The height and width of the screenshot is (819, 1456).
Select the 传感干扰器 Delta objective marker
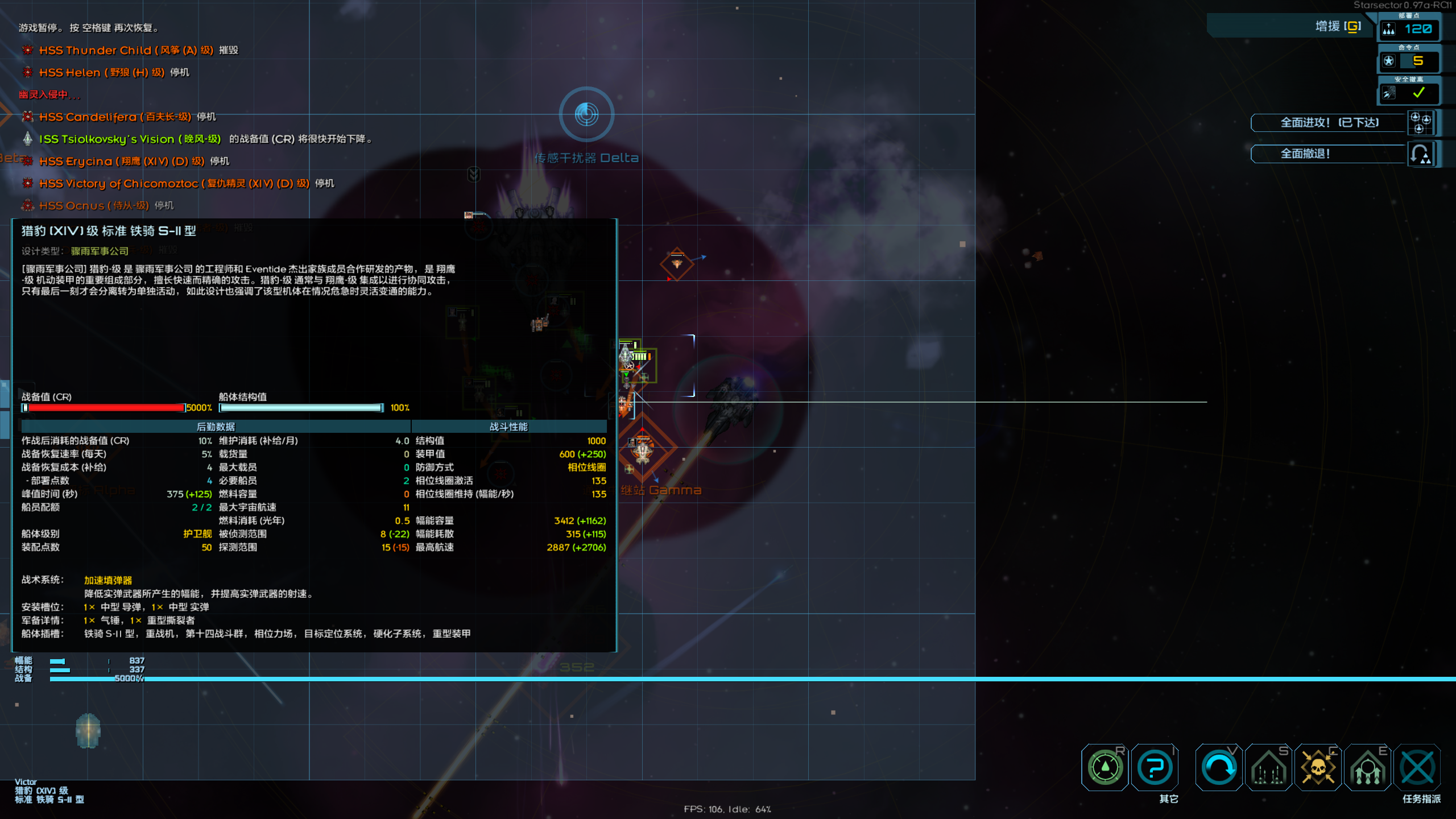586,115
